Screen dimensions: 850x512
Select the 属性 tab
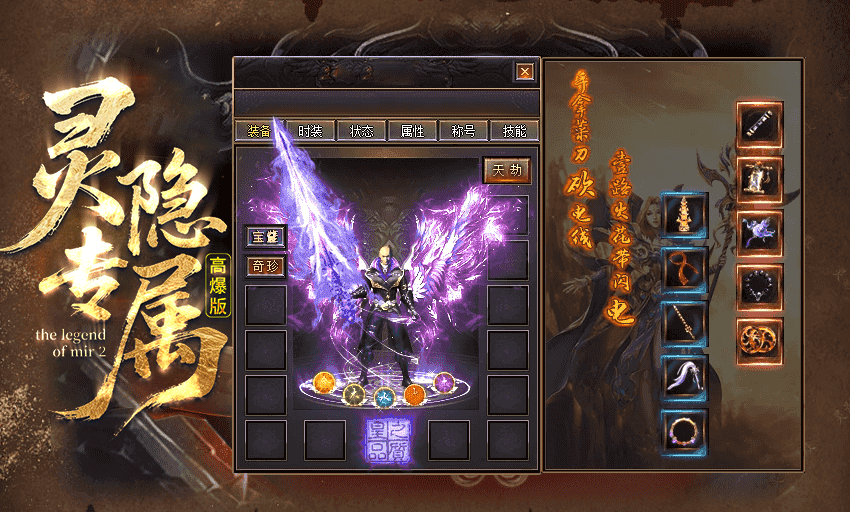click(x=412, y=131)
